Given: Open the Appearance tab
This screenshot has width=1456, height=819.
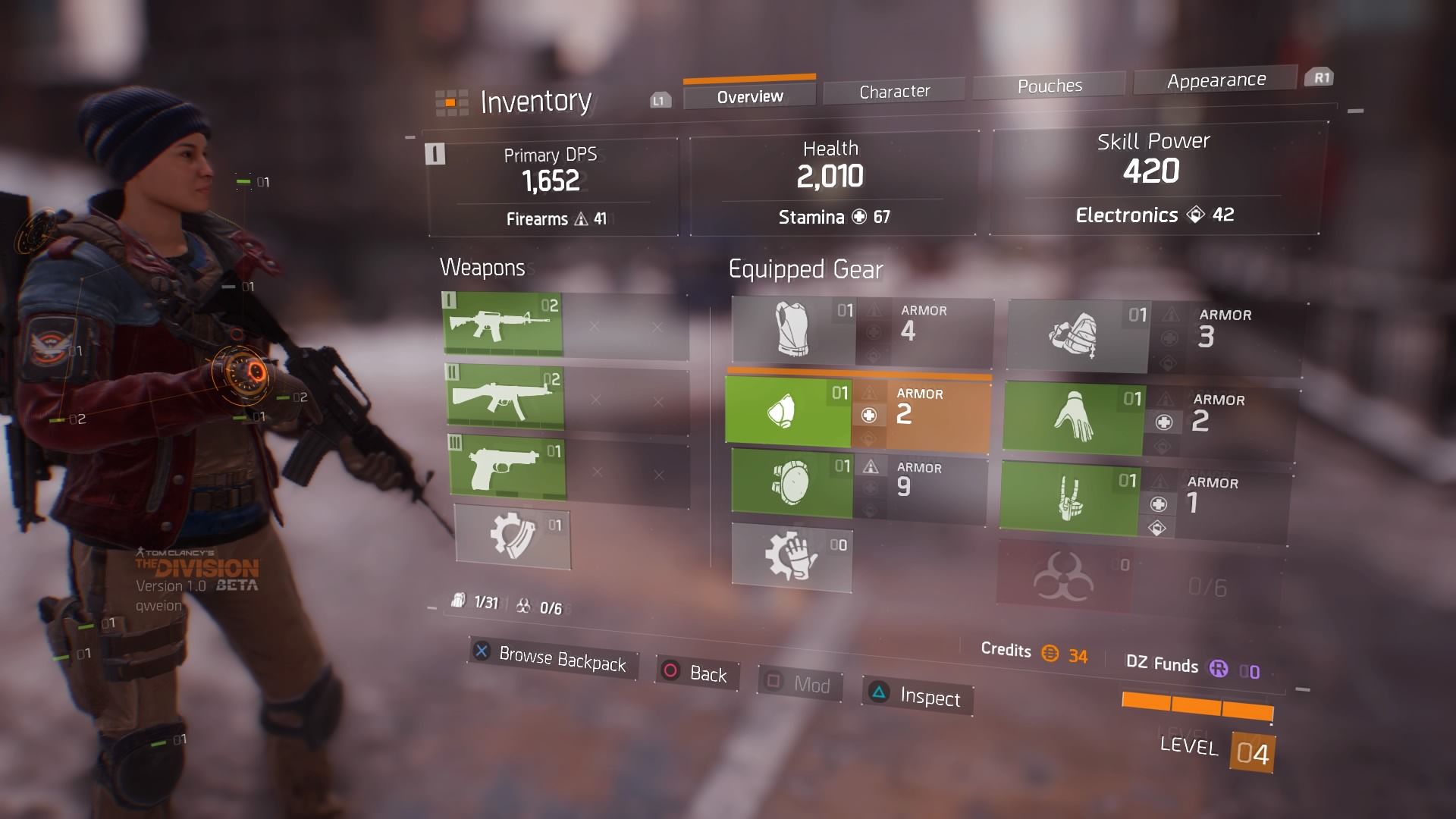Looking at the screenshot, I should pos(1216,80).
